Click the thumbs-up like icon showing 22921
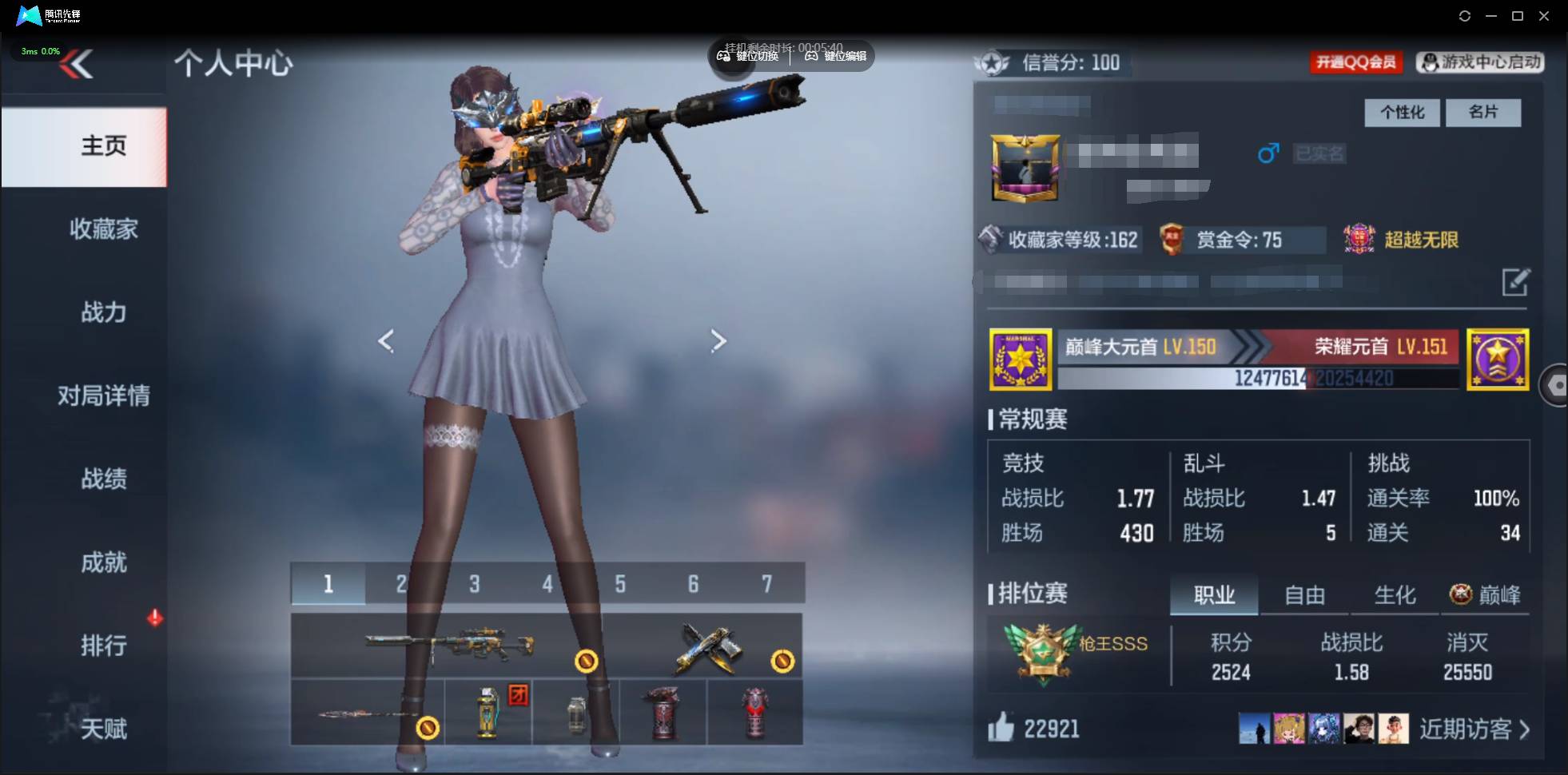This screenshot has height=775, width=1568. click(1003, 728)
